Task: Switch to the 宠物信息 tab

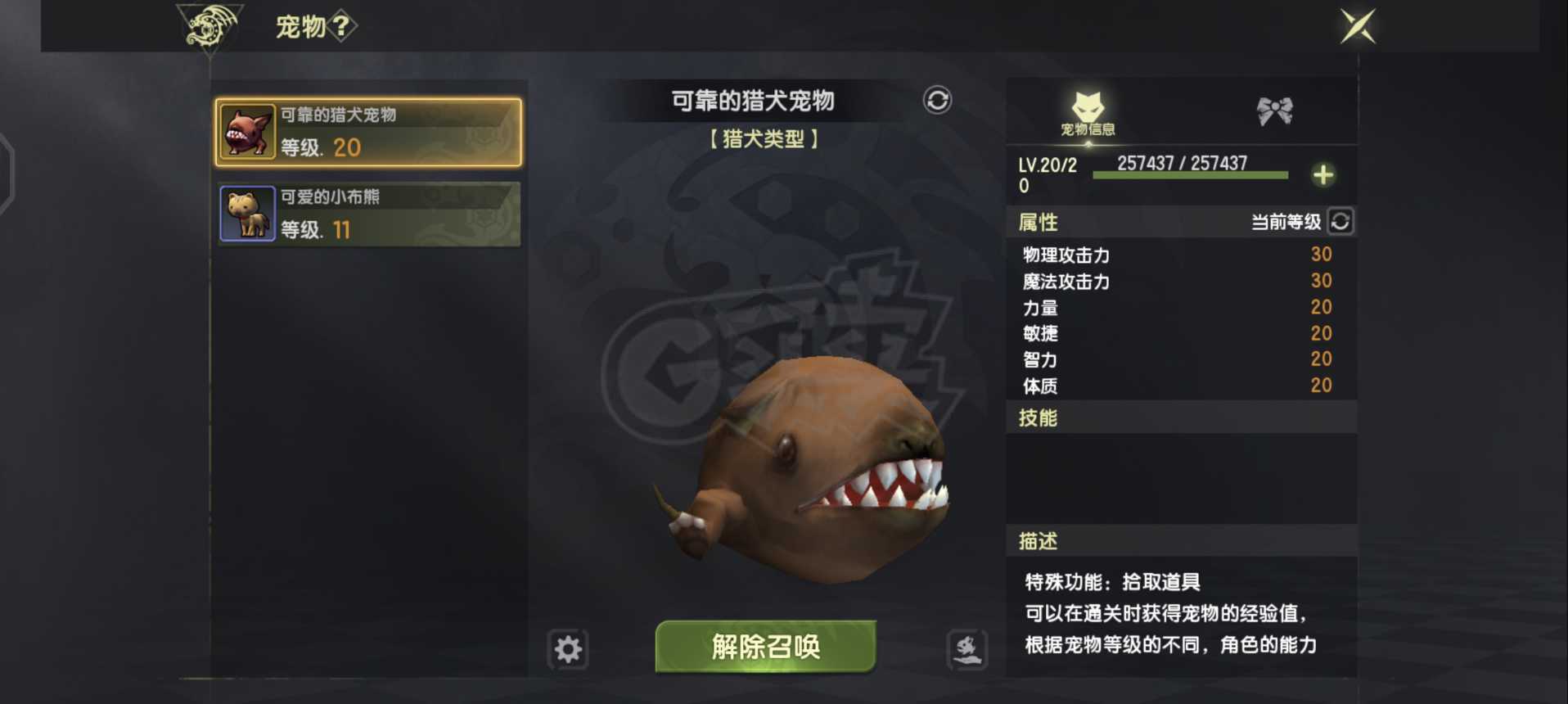Action: (x=1088, y=111)
